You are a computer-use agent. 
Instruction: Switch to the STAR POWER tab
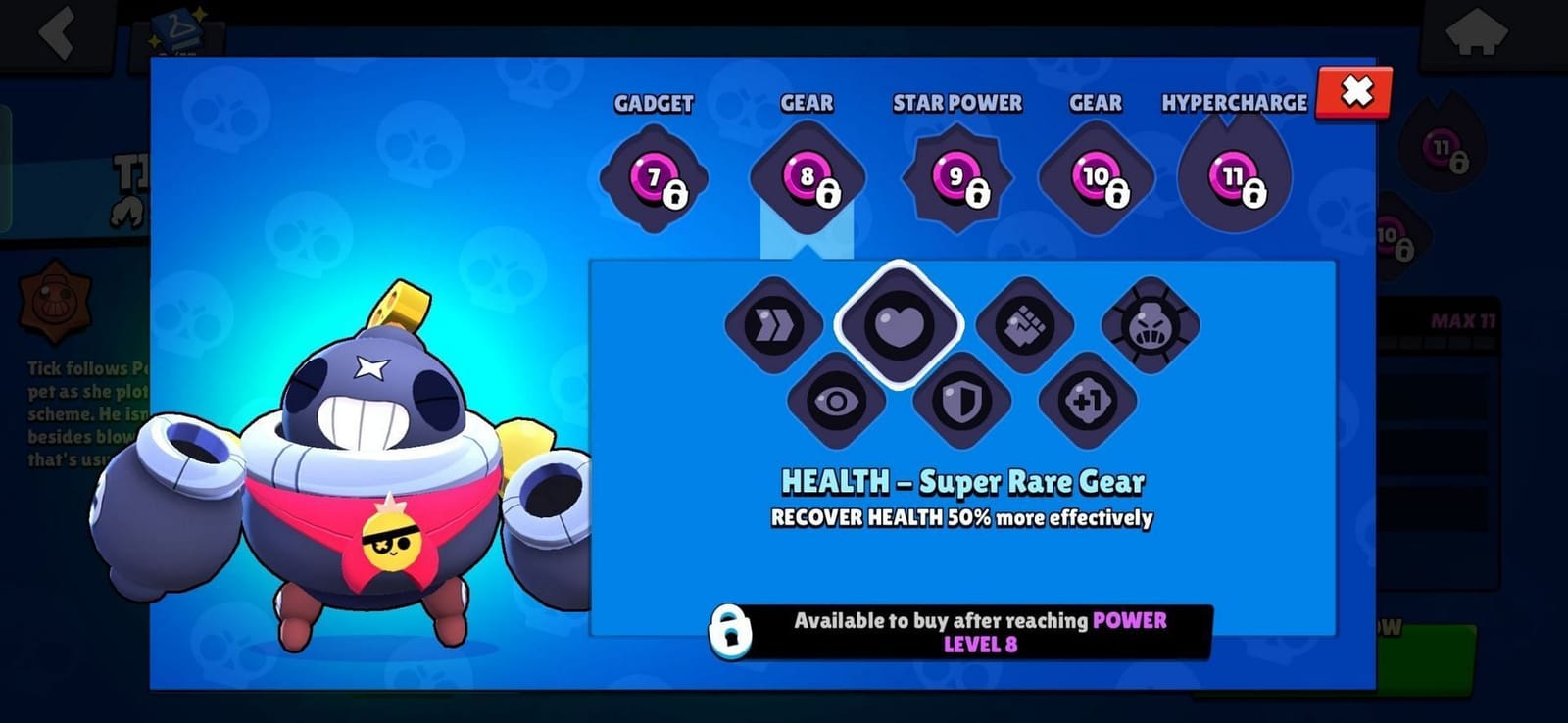(956, 103)
